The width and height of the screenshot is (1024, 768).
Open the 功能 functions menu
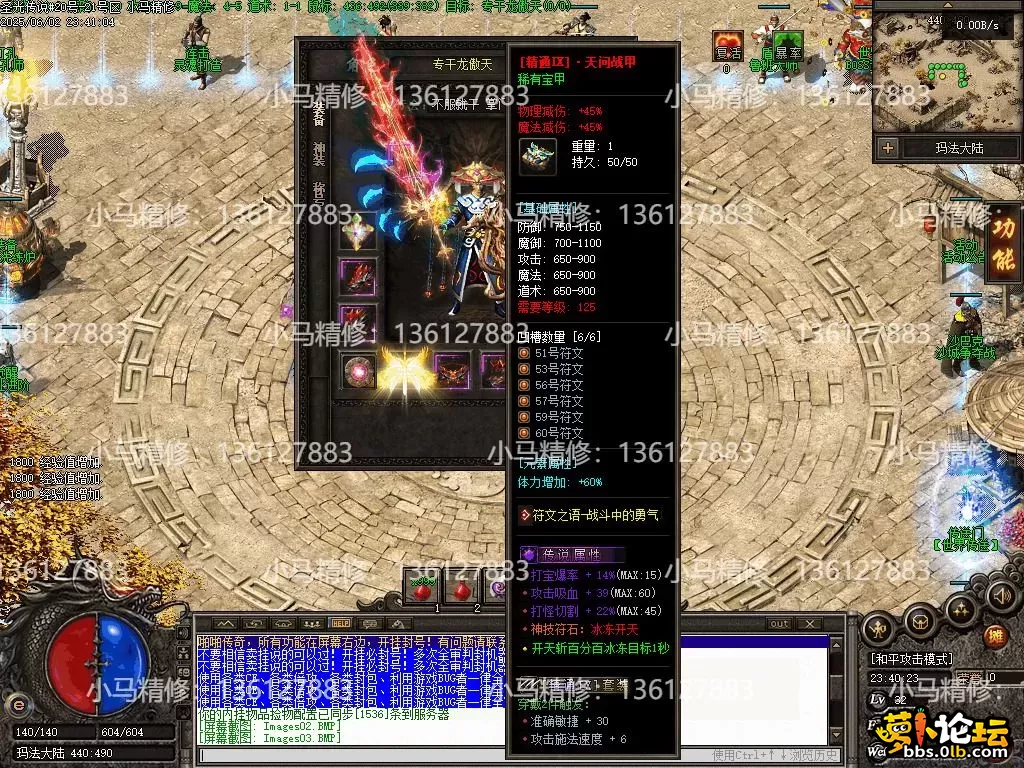pos(1003,244)
